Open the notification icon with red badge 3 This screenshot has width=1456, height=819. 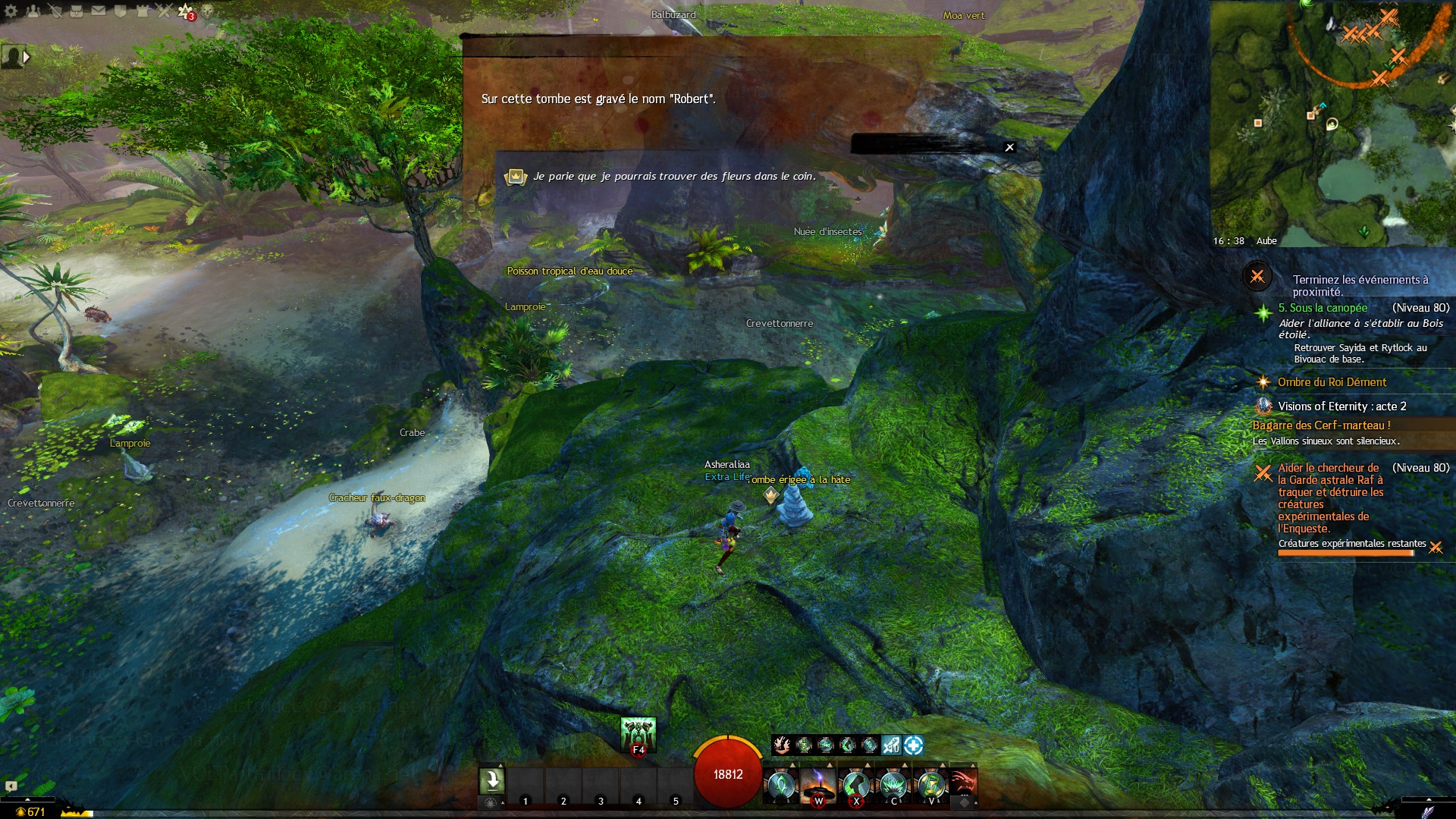186,11
